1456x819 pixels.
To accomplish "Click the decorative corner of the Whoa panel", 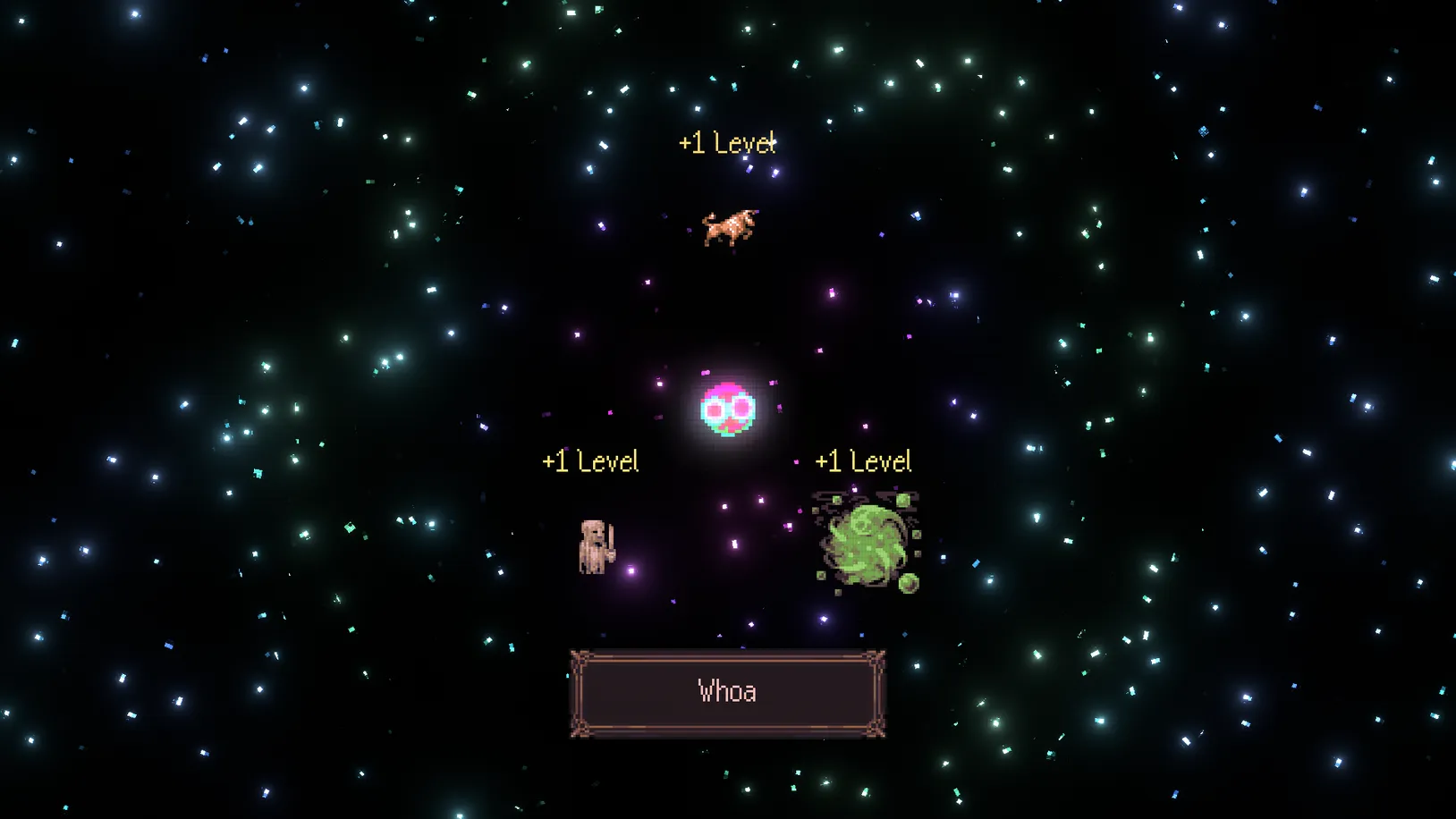I will click(578, 656).
